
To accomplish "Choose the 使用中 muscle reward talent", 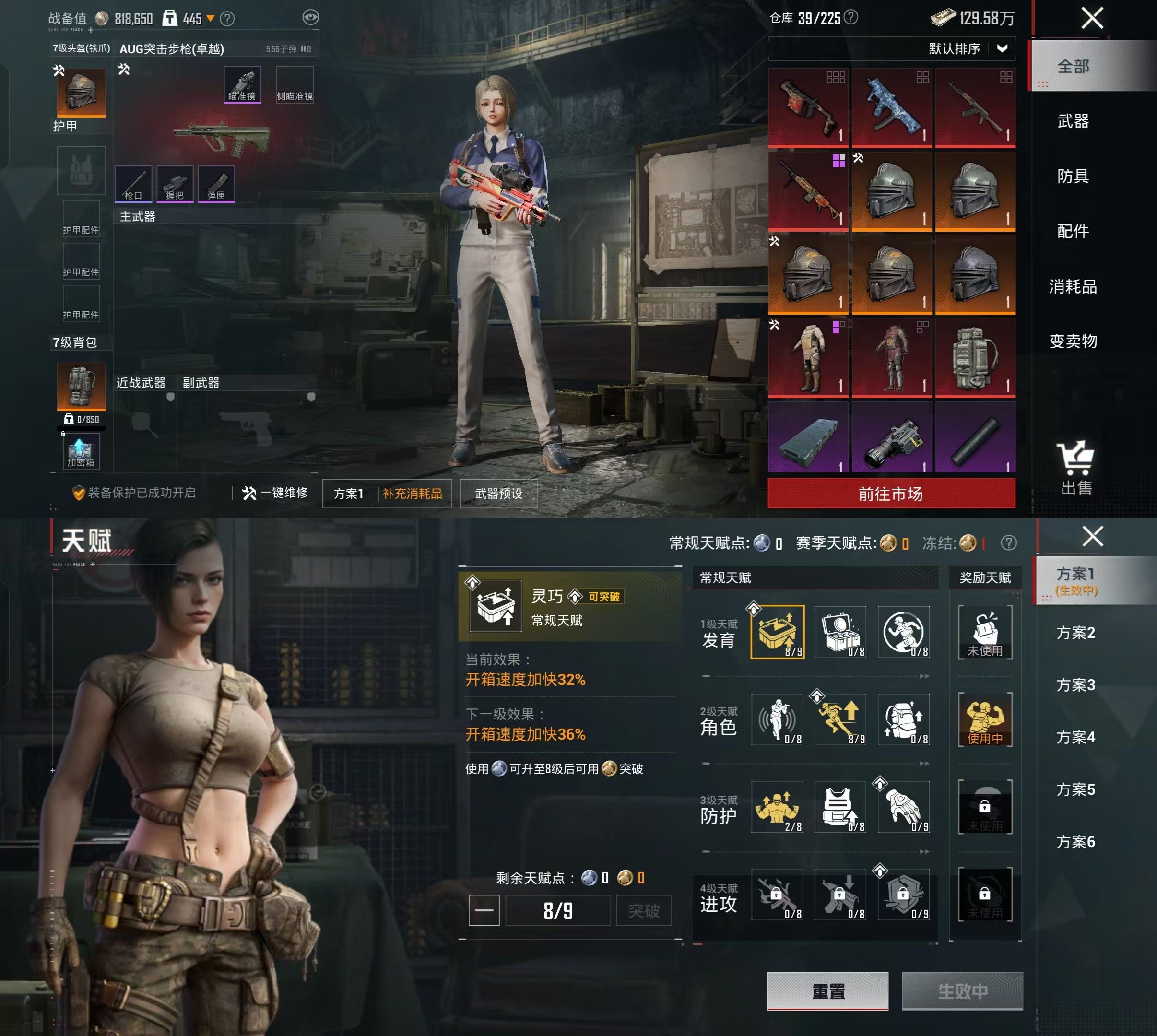I will [985, 719].
